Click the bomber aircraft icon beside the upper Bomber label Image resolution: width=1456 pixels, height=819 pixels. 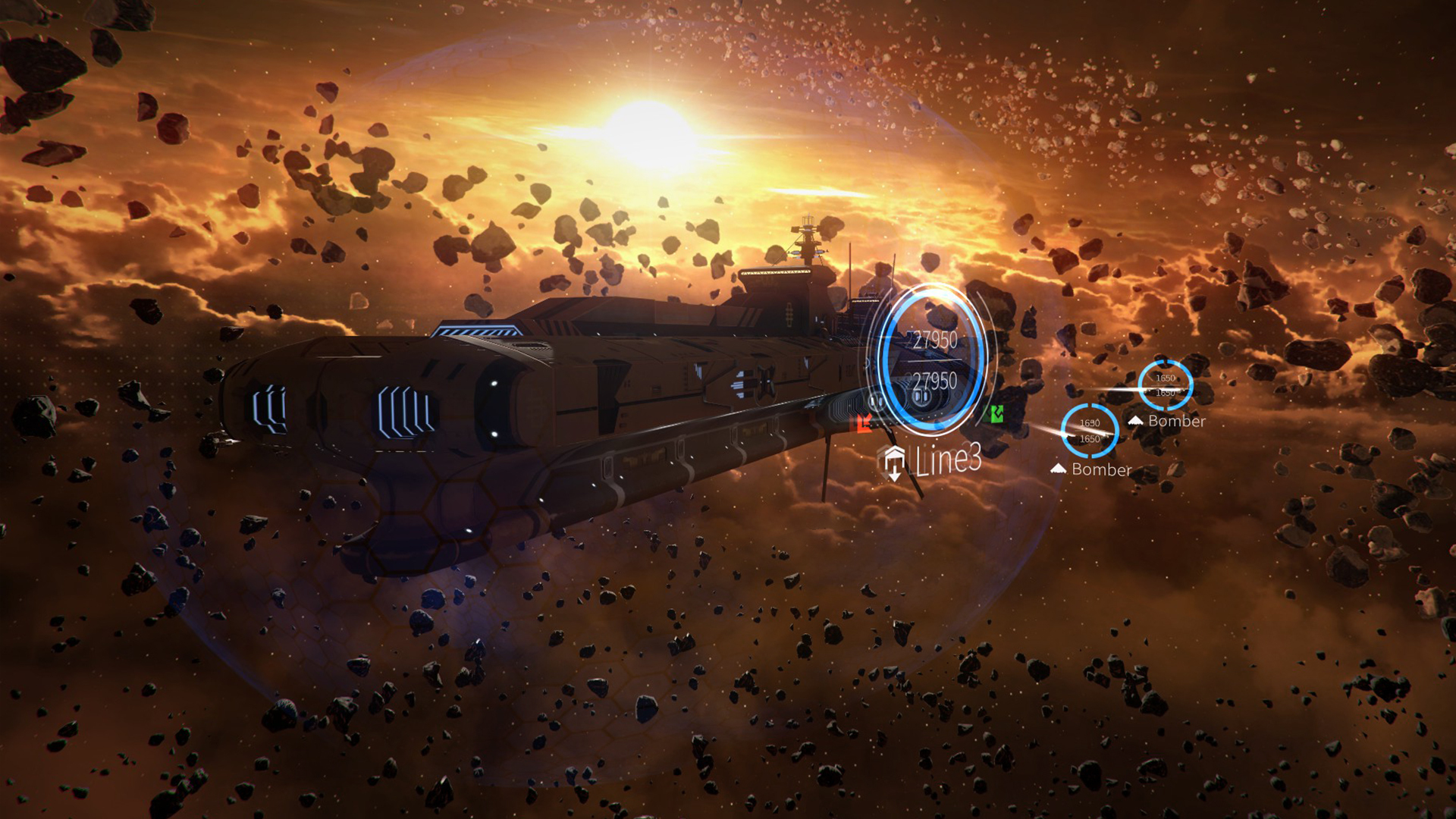tap(1136, 421)
